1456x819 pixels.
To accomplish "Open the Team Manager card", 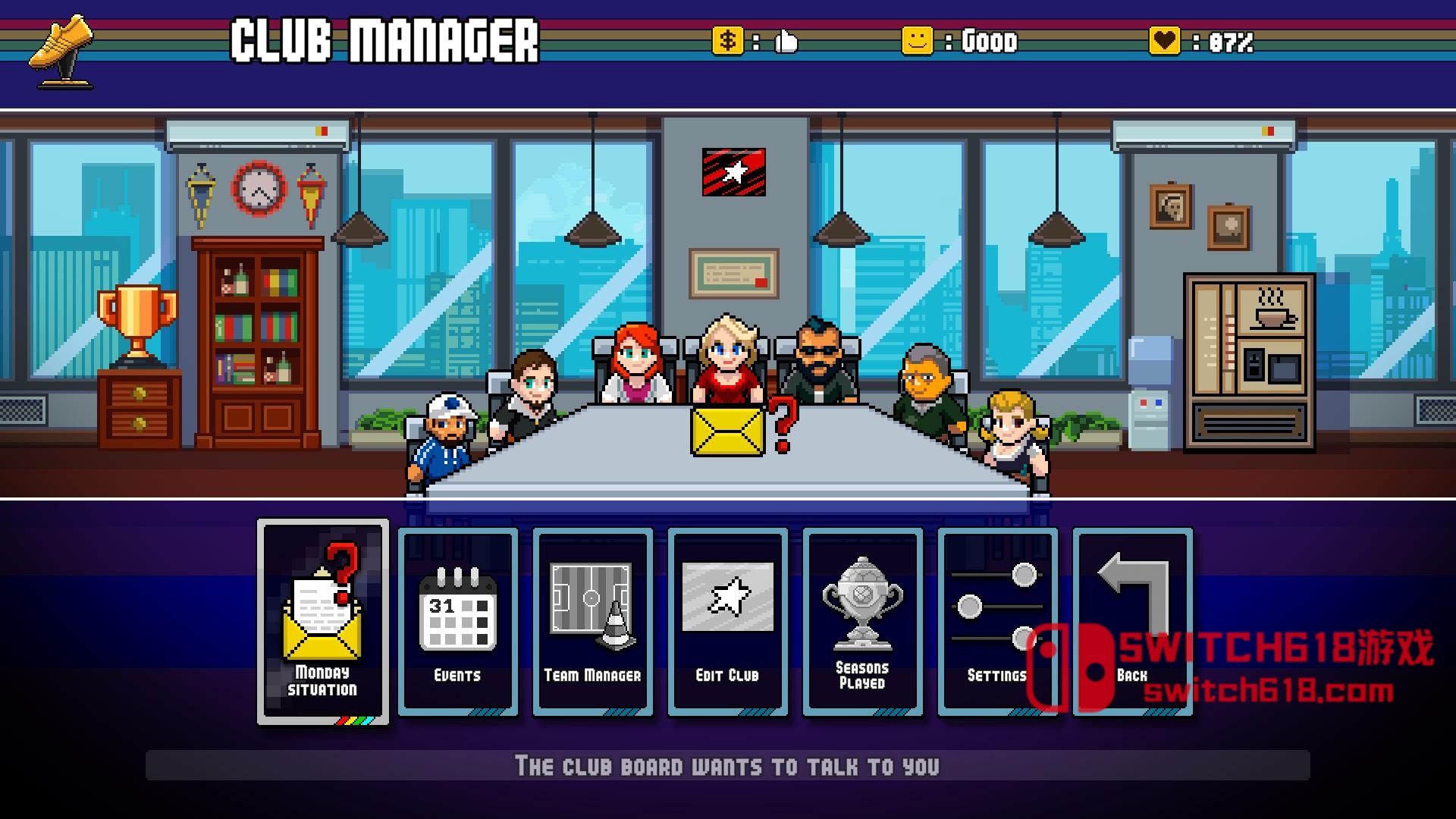I will point(593,622).
